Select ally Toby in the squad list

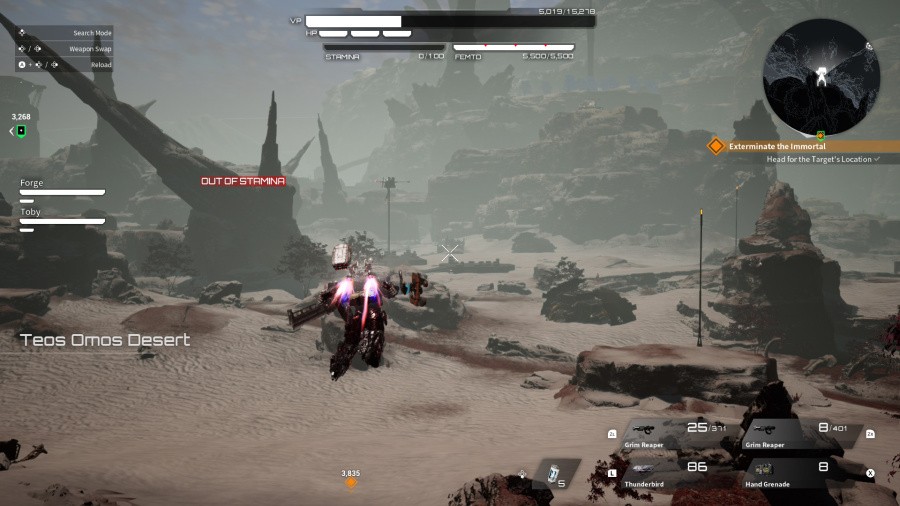[62, 218]
